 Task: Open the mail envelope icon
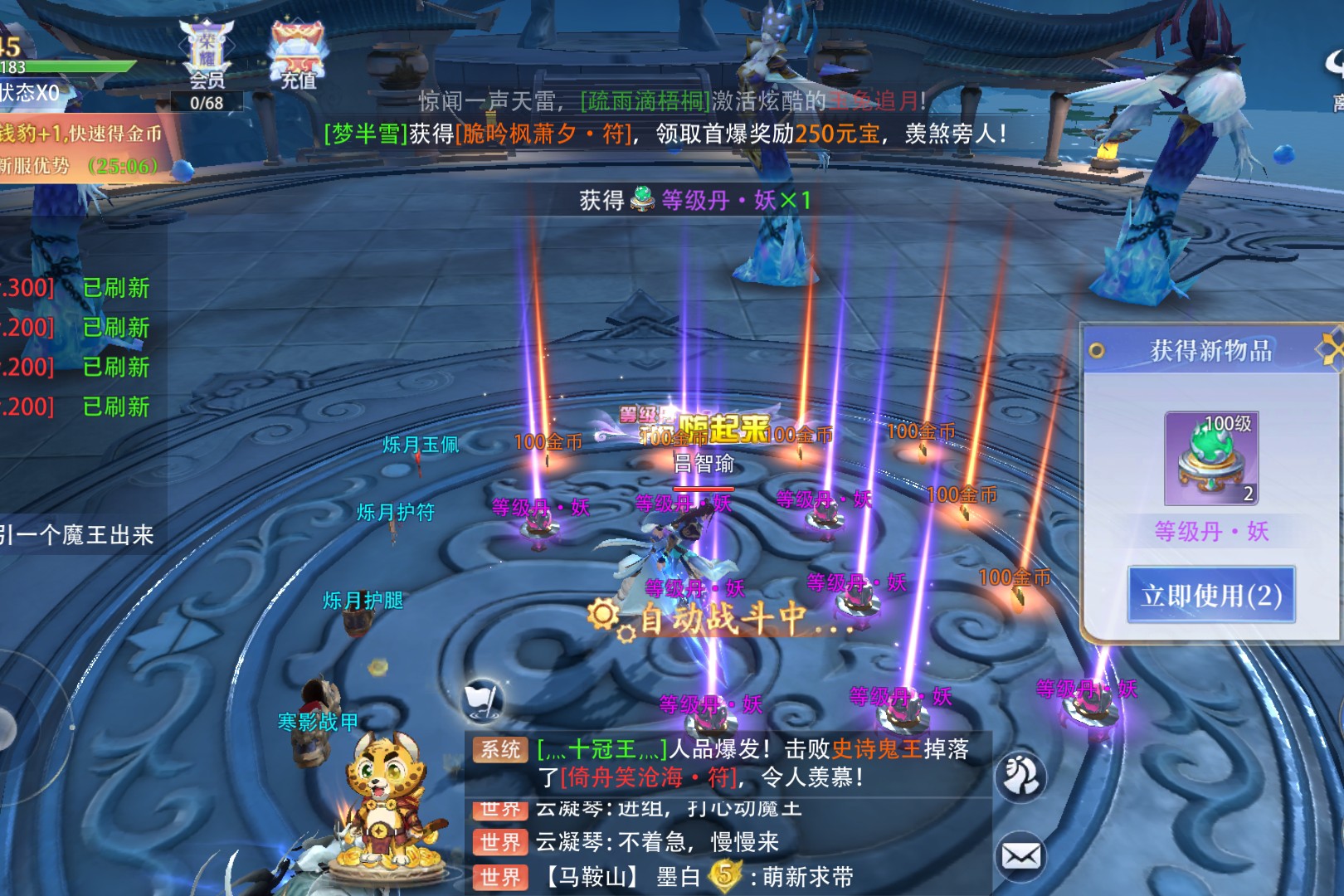tap(1020, 855)
